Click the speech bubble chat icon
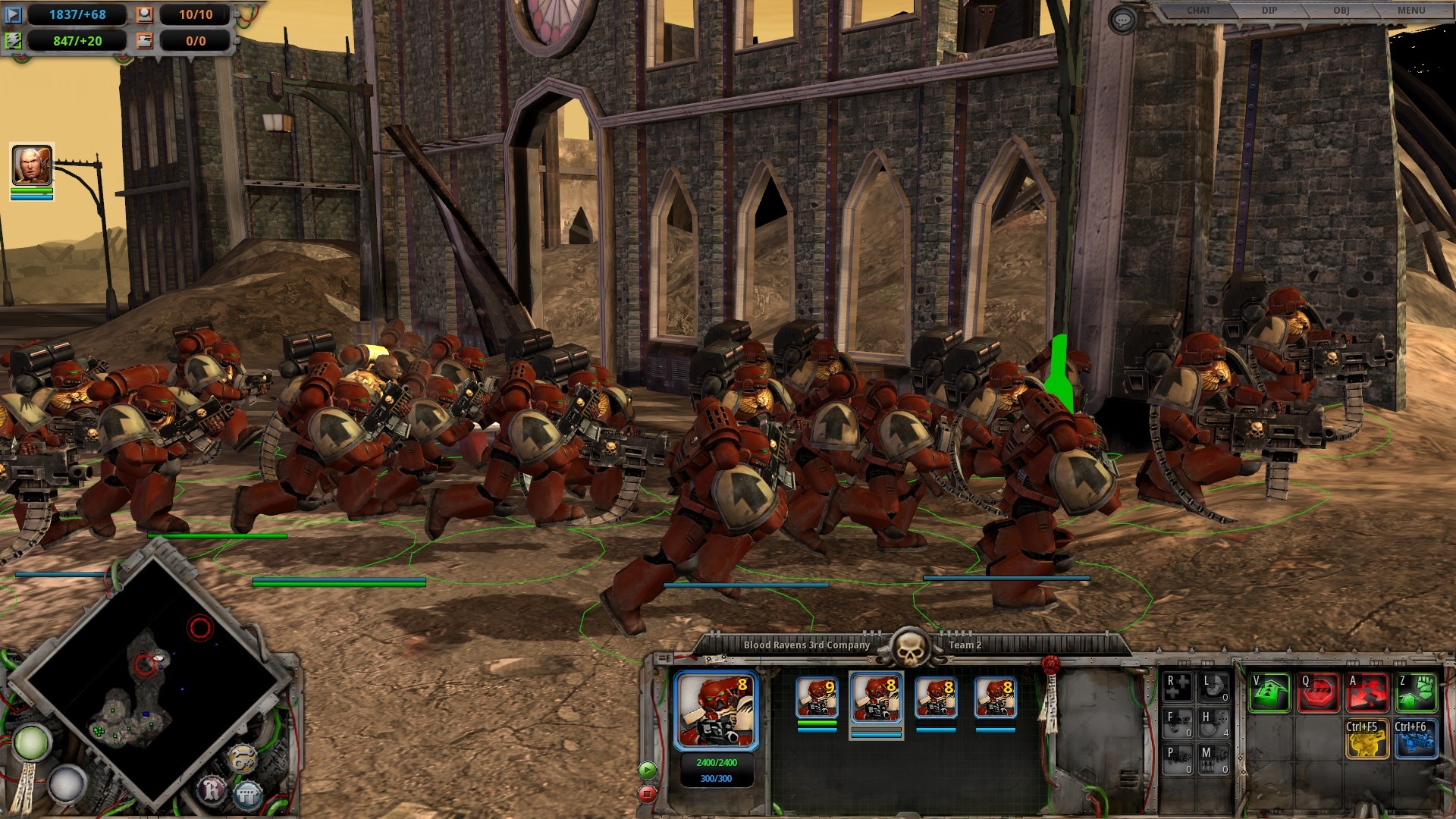The height and width of the screenshot is (819, 1456). [1122, 20]
